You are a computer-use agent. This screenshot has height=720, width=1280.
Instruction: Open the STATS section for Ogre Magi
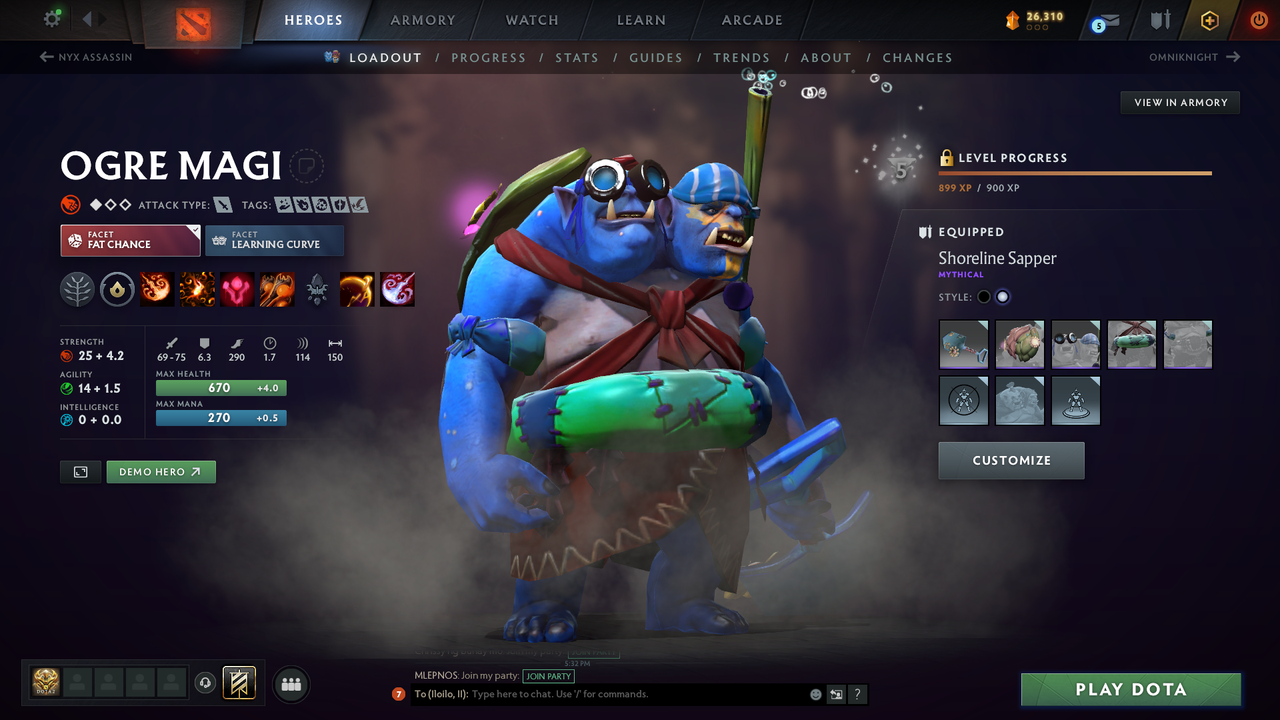click(x=577, y=58)
